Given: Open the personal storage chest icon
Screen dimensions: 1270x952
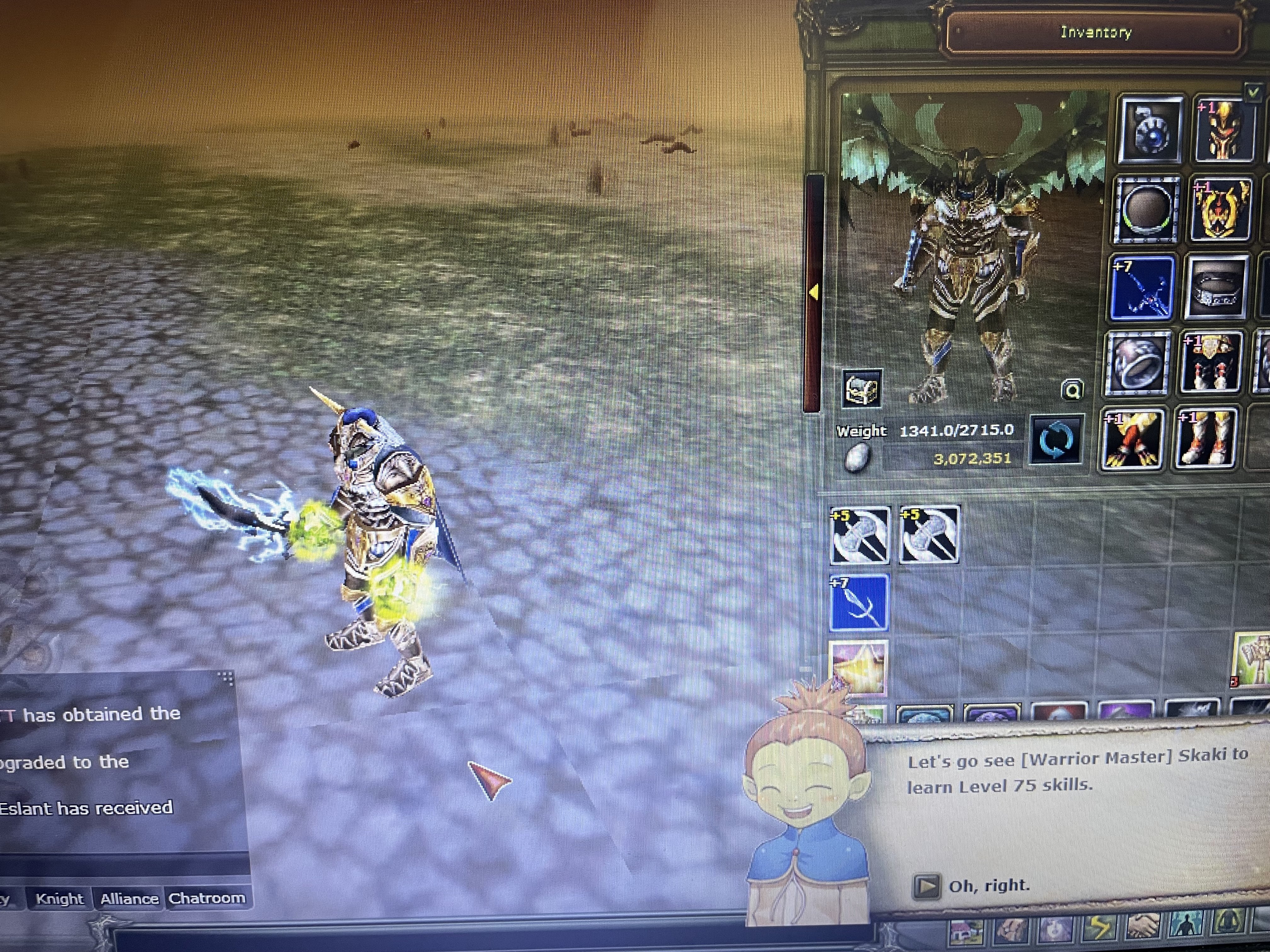Looking at the screenshot, I should point(863,388).
